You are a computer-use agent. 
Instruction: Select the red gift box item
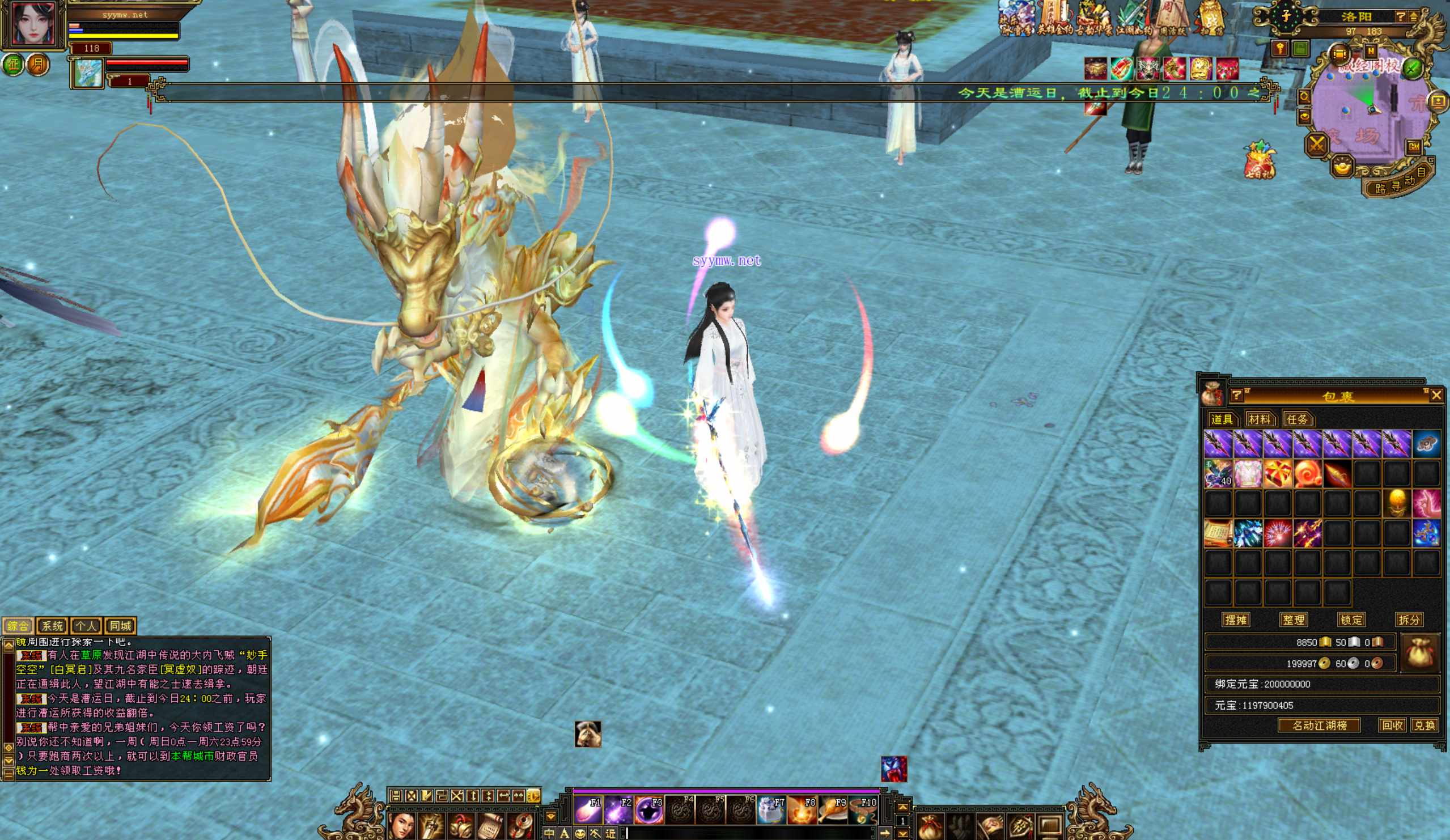1277,474
